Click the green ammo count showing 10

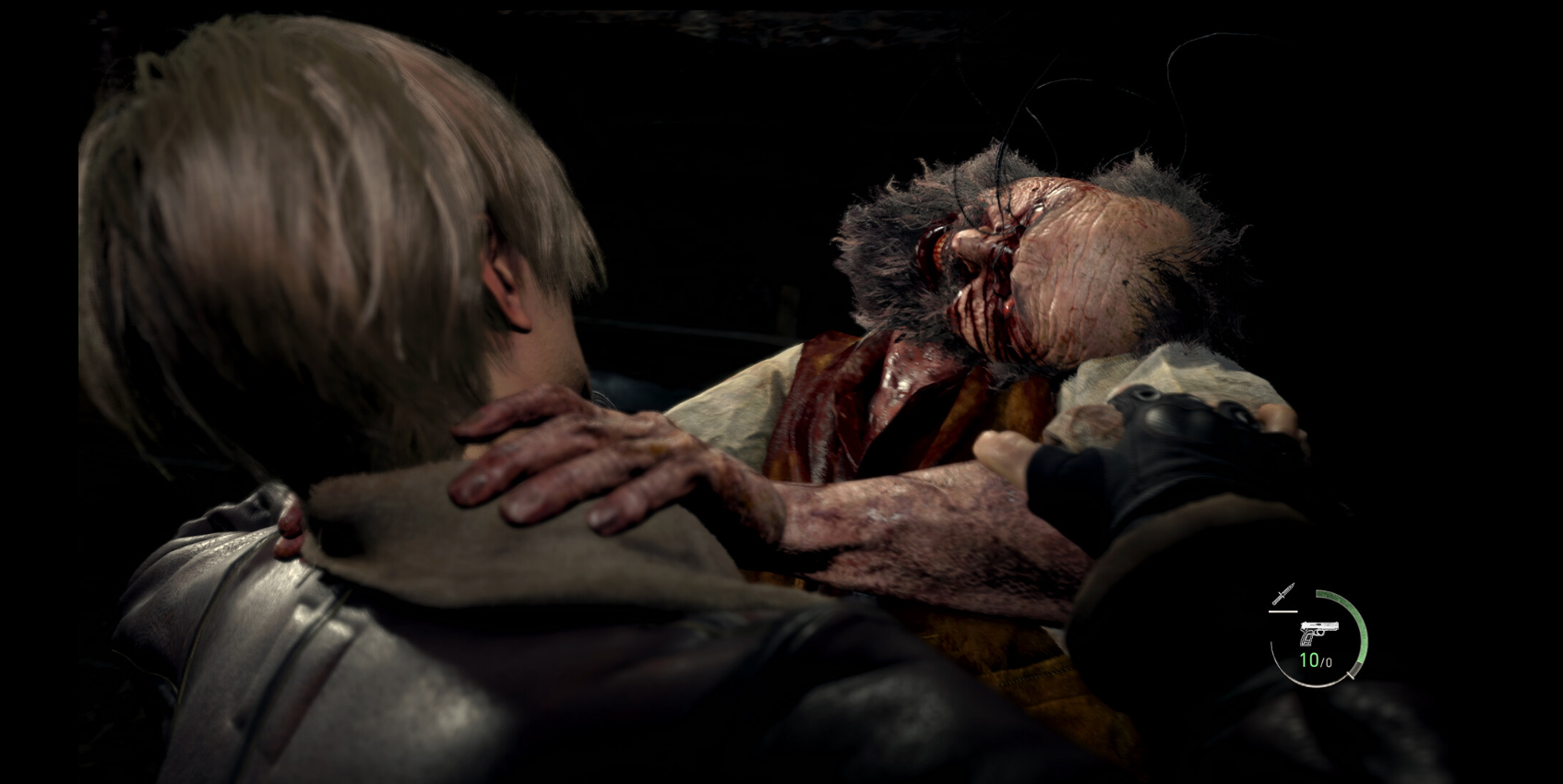(x=1311, y=659)
